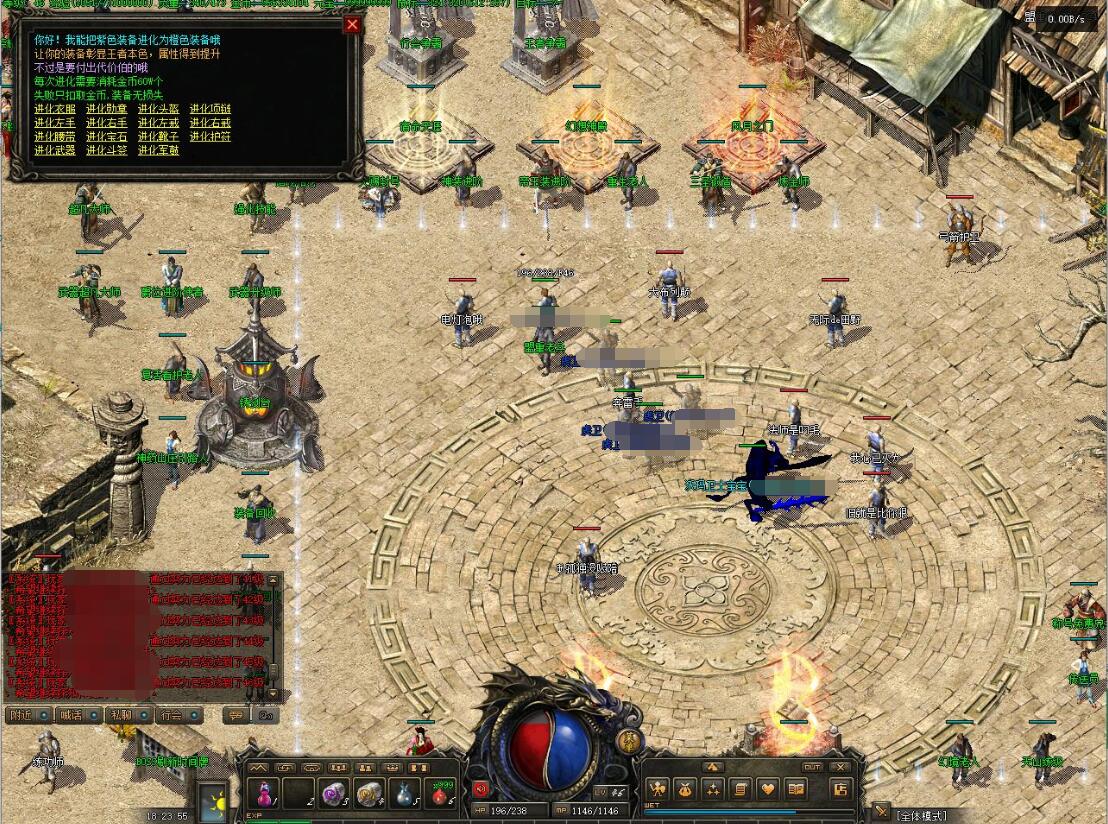
Task: Open the bag inventory icon
Action: click(x=686, y=789)
